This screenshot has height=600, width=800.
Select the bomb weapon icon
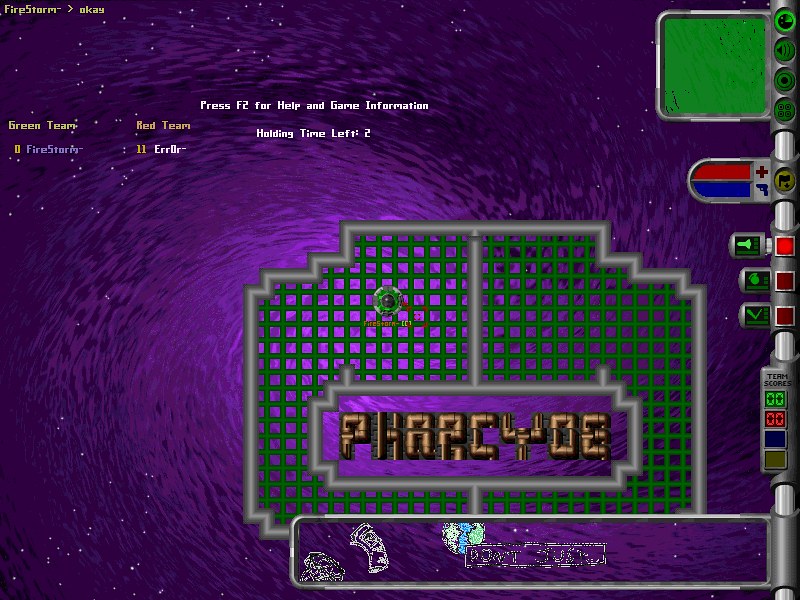point(753,280)
